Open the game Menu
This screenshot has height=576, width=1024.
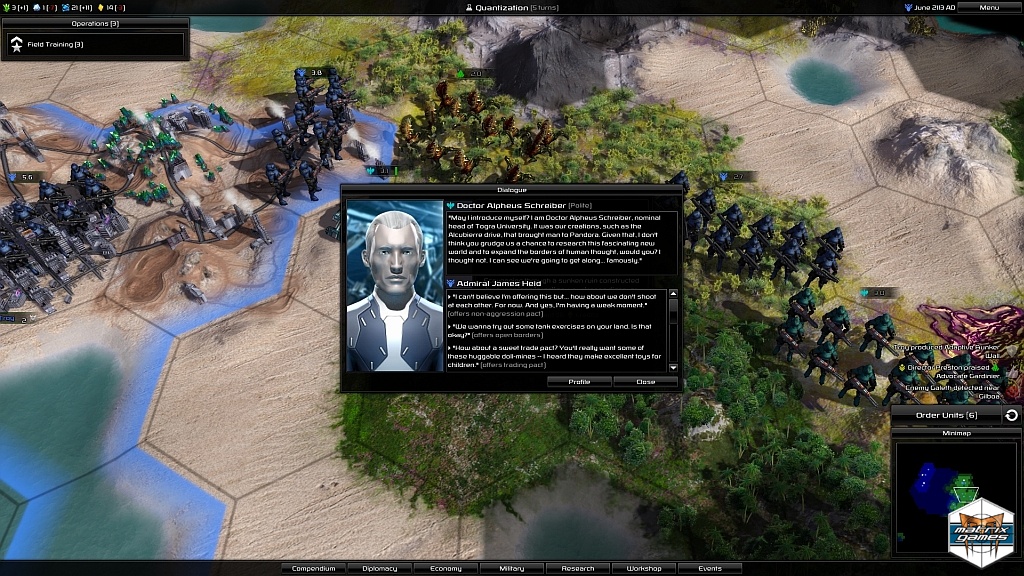coord(989,7)
